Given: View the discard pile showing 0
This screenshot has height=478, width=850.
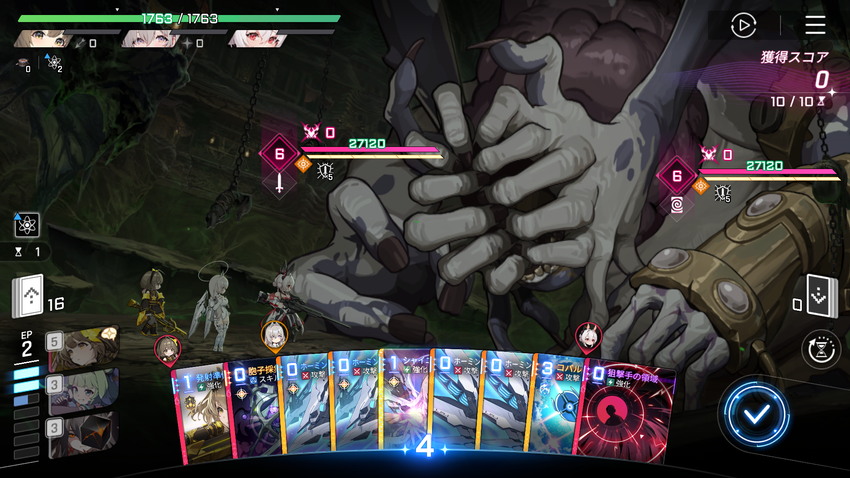Looking at the screenshot, I should 821,295.
